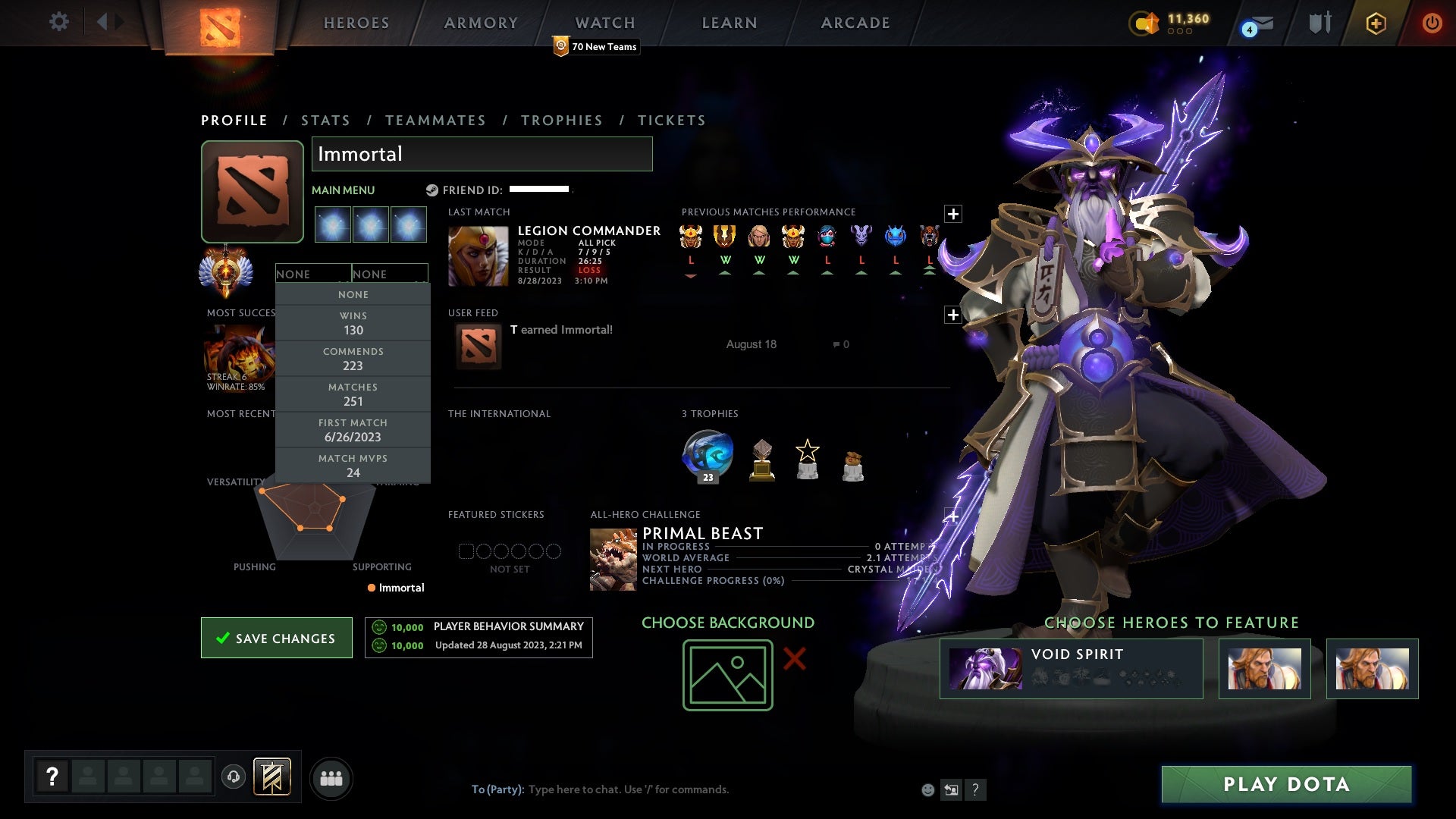Choose Wins in the stat dropdown
The height and width of the screenshot is (819, 1456).
[353, 323]
